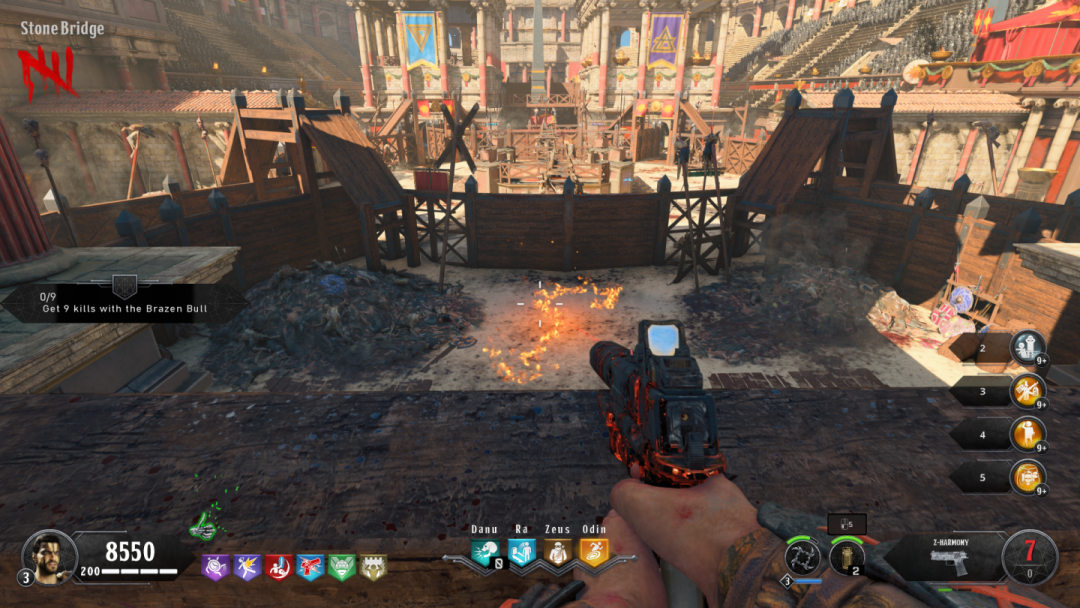The image size is (1080, 608).
Task: Activate the elixir in slot 3
Action: [x=1027, y=391]
